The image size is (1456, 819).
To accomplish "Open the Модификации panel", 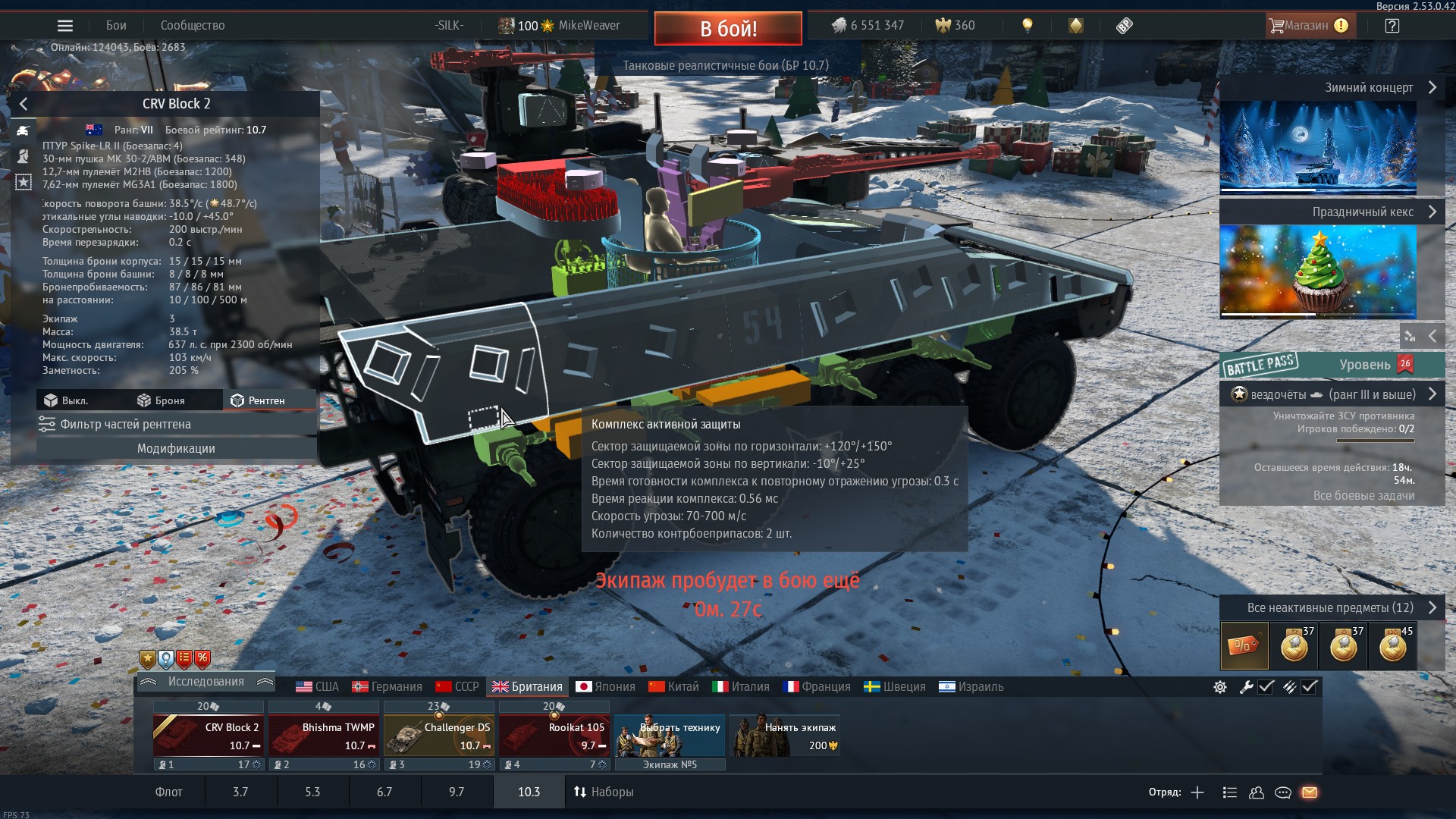I will (176, 449).
